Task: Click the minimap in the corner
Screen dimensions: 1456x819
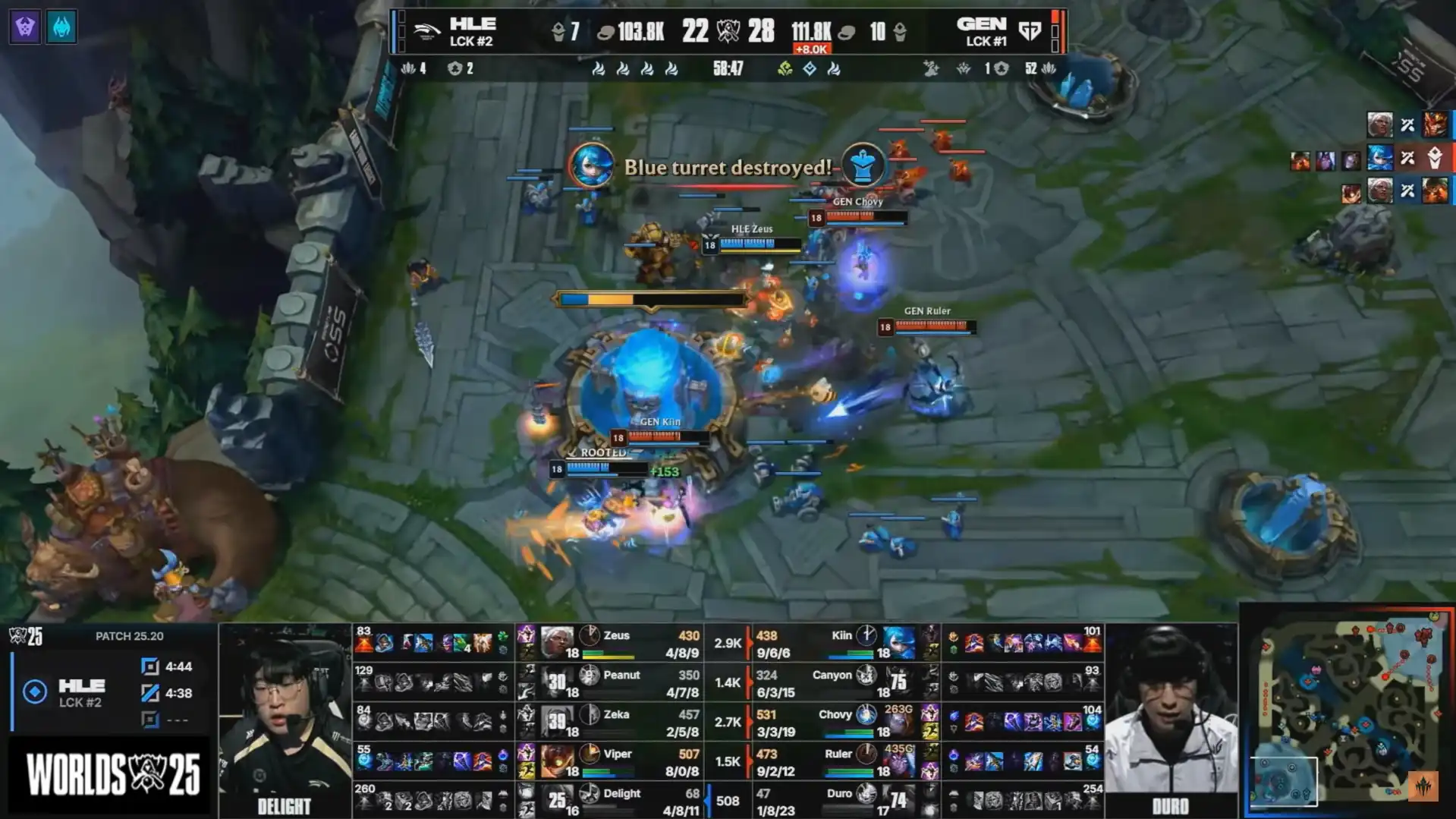Action: [1347, 711]
